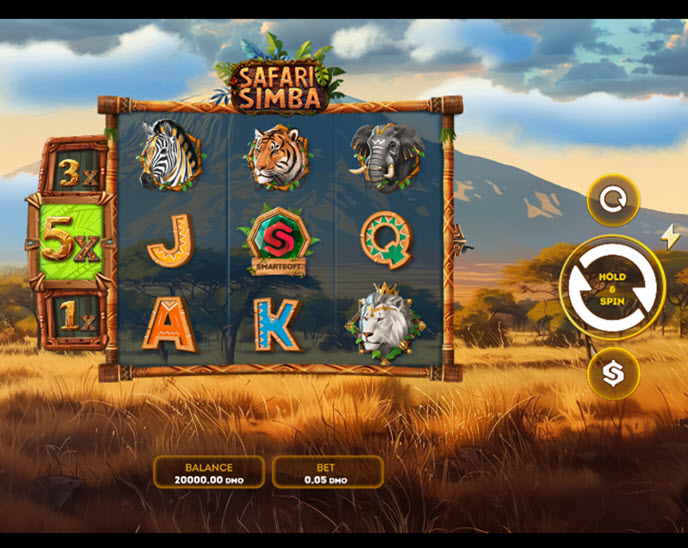Toggle the lightning bolt turbo mode

click(x=669, y=237)
